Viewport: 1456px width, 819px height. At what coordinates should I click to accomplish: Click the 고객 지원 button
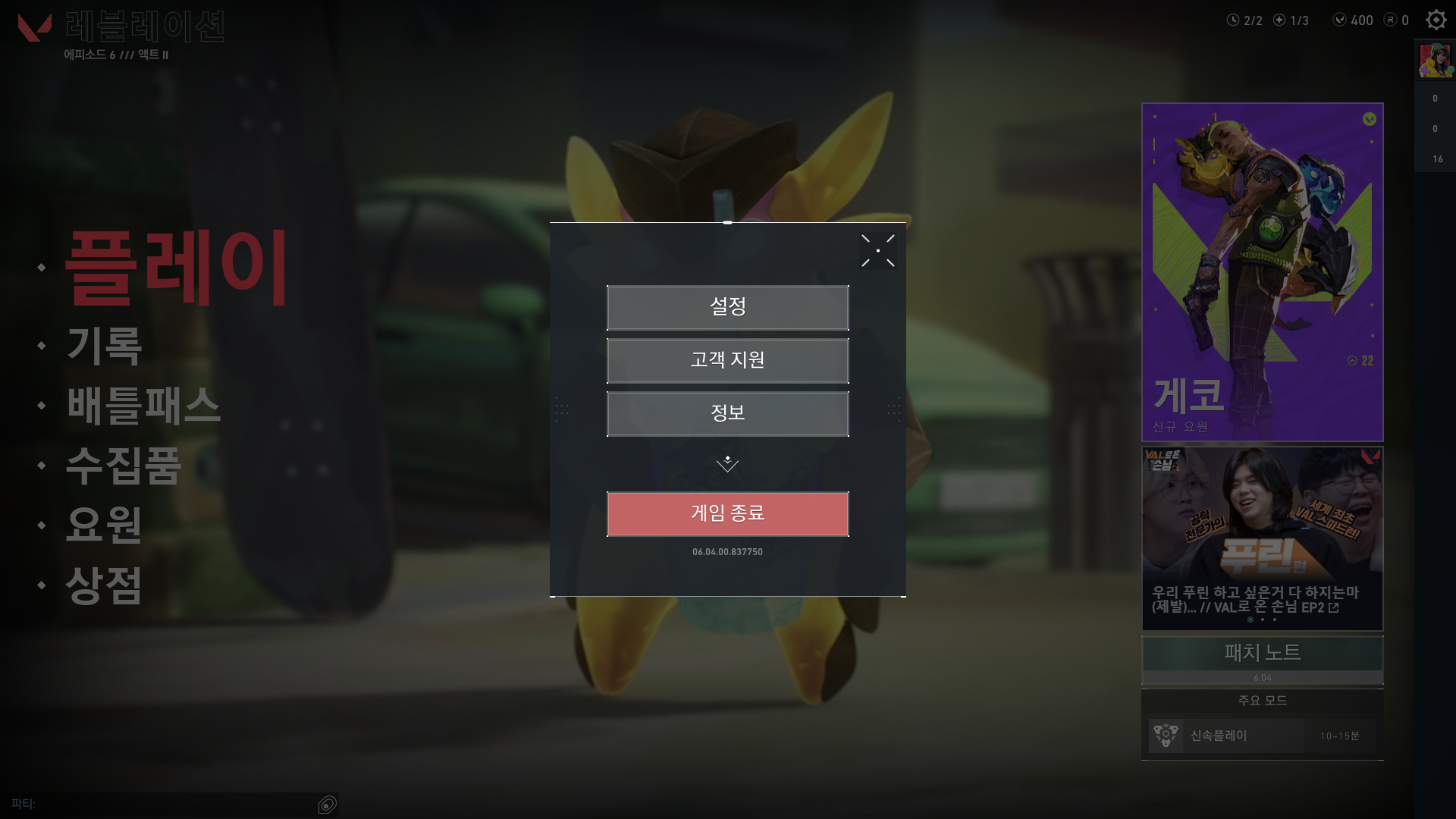(727, 361)
